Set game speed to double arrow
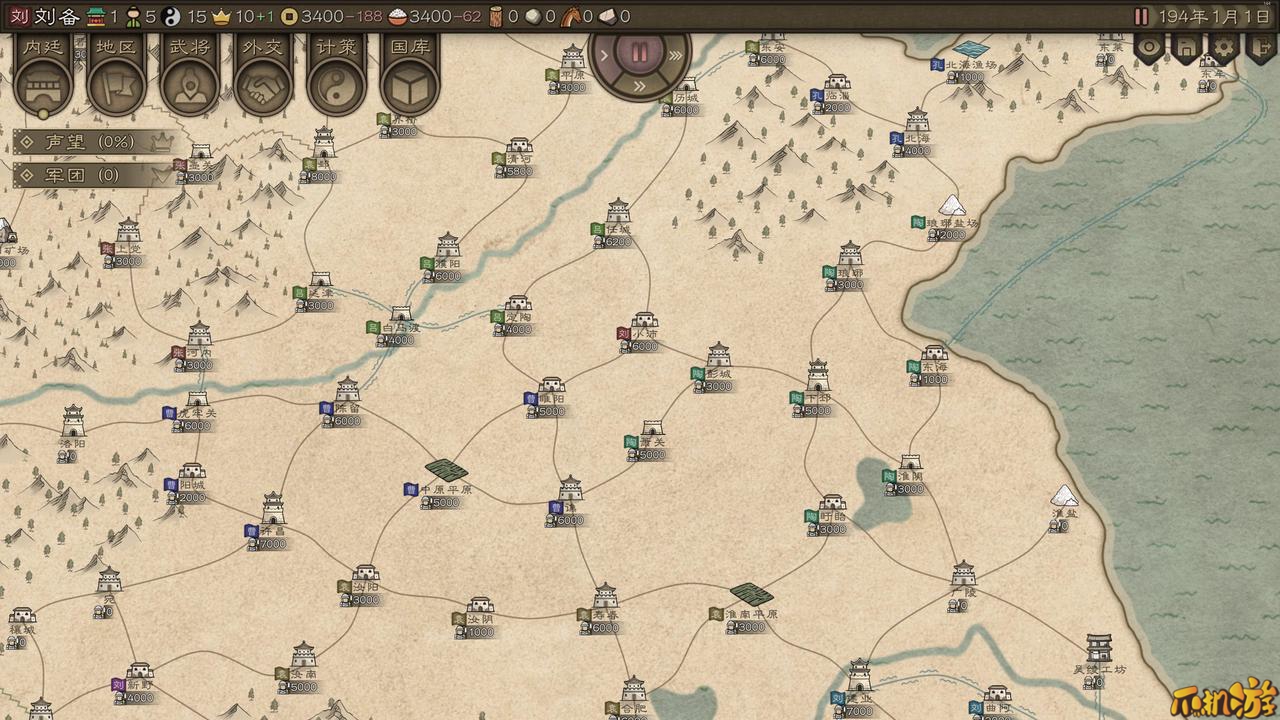Image resolution: width=1280 pixels, height=720 pixels. (640, 88)
